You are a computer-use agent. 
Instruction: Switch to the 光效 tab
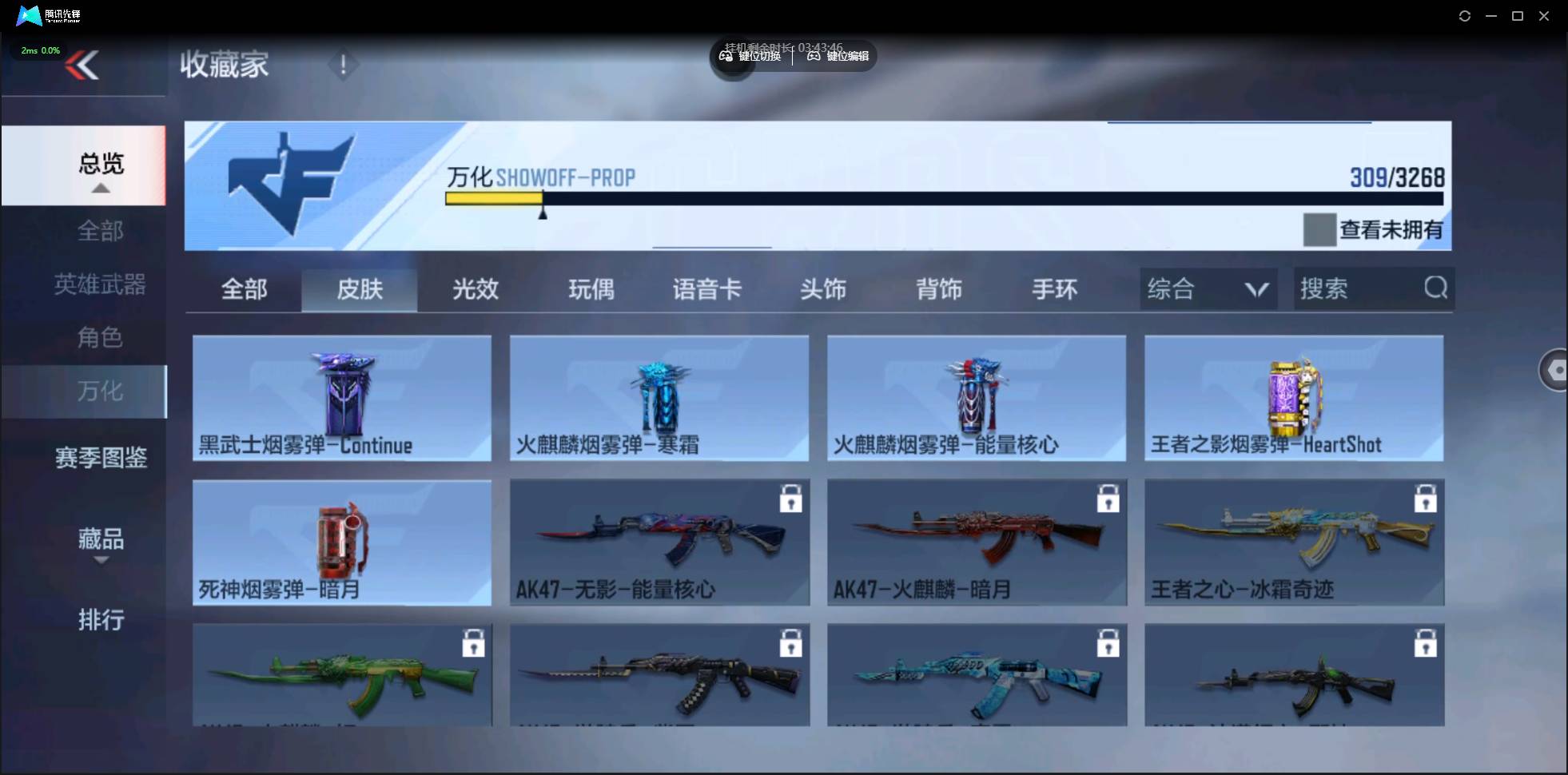click(475, 289)
